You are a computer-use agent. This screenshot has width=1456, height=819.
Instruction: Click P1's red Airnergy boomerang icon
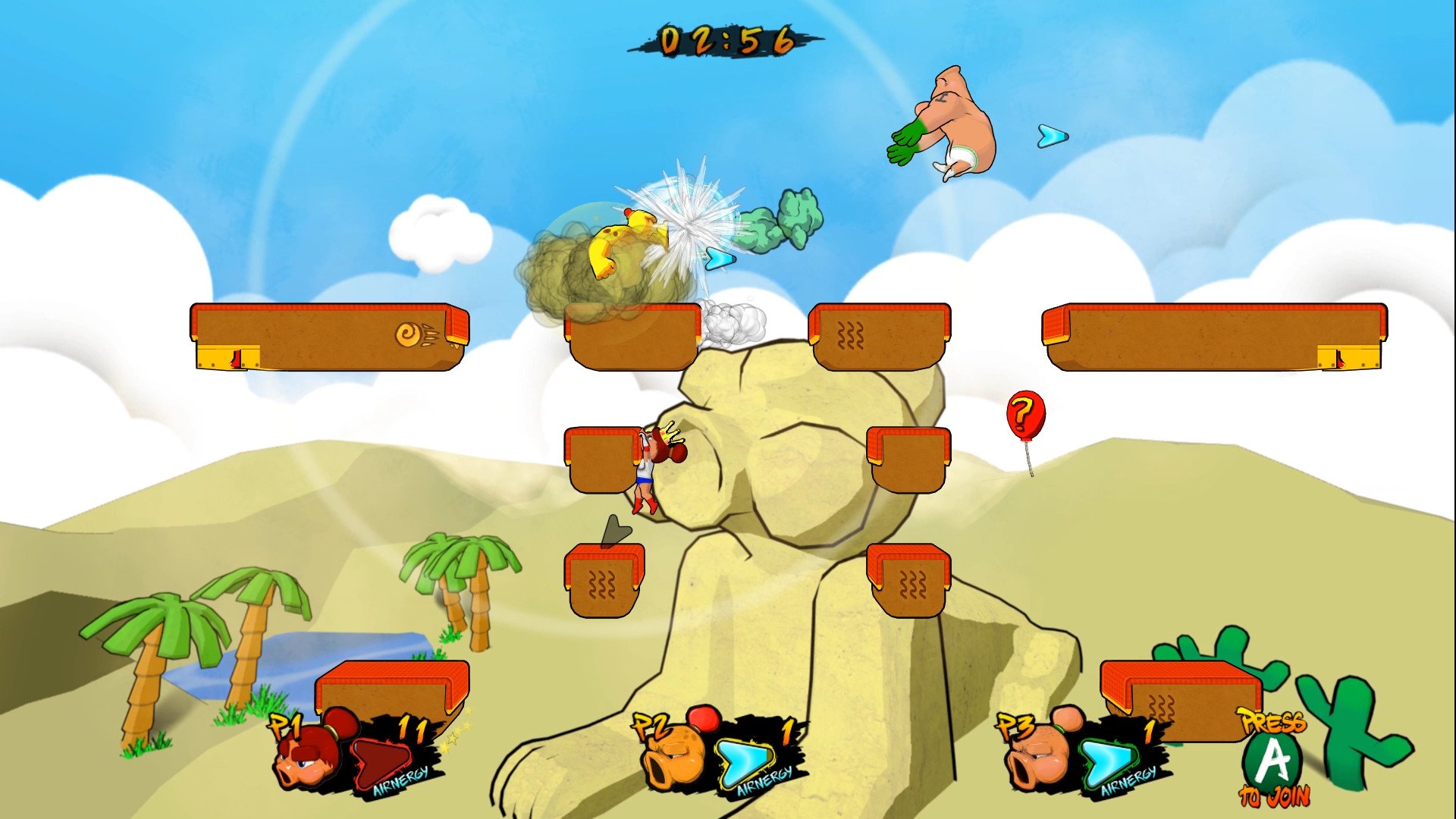(383, 762)
